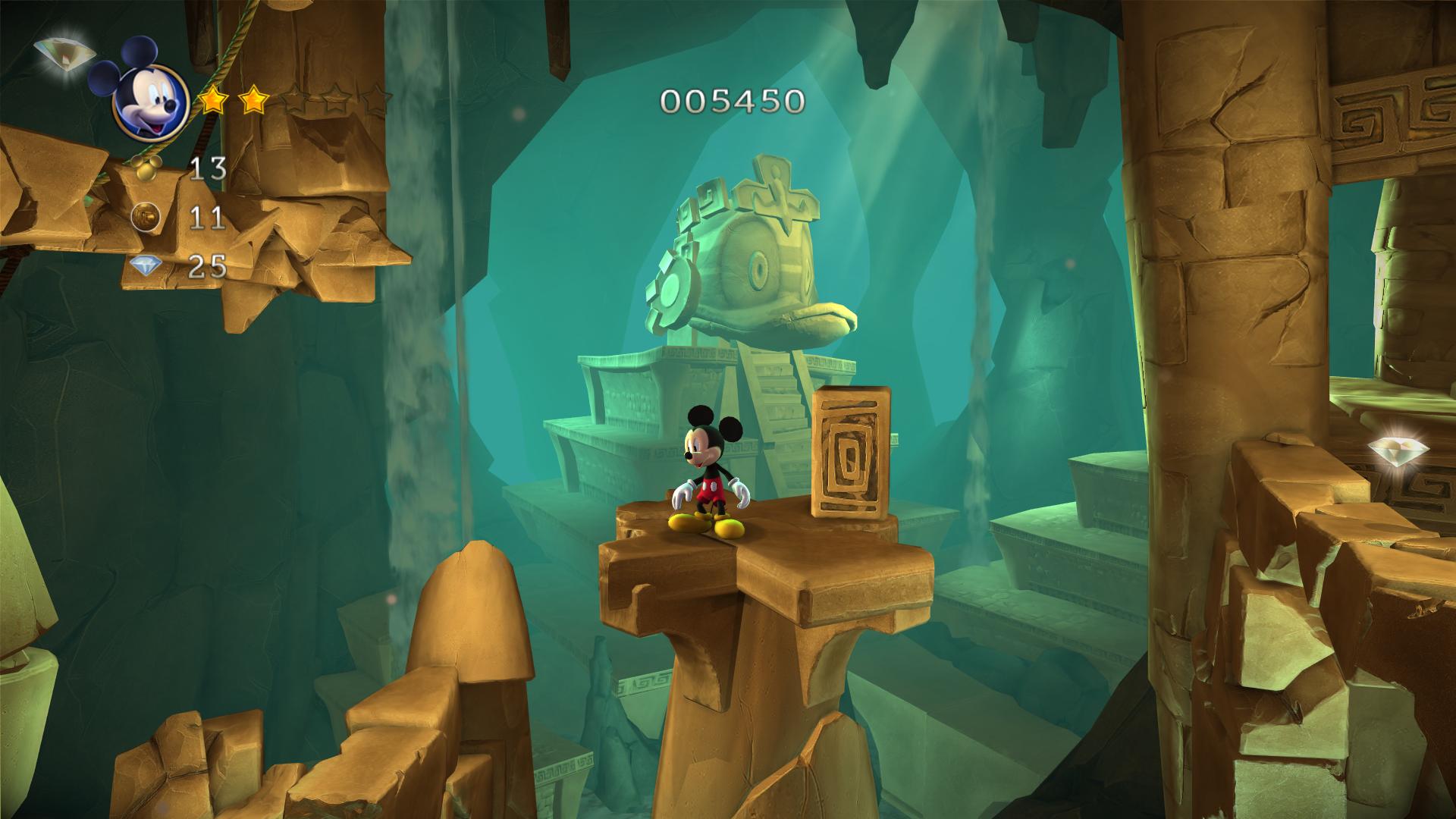This screenshot has height=819, width=1456.
Task: Click the ears pendant count reading 13
Action: (x=209, y=168)
